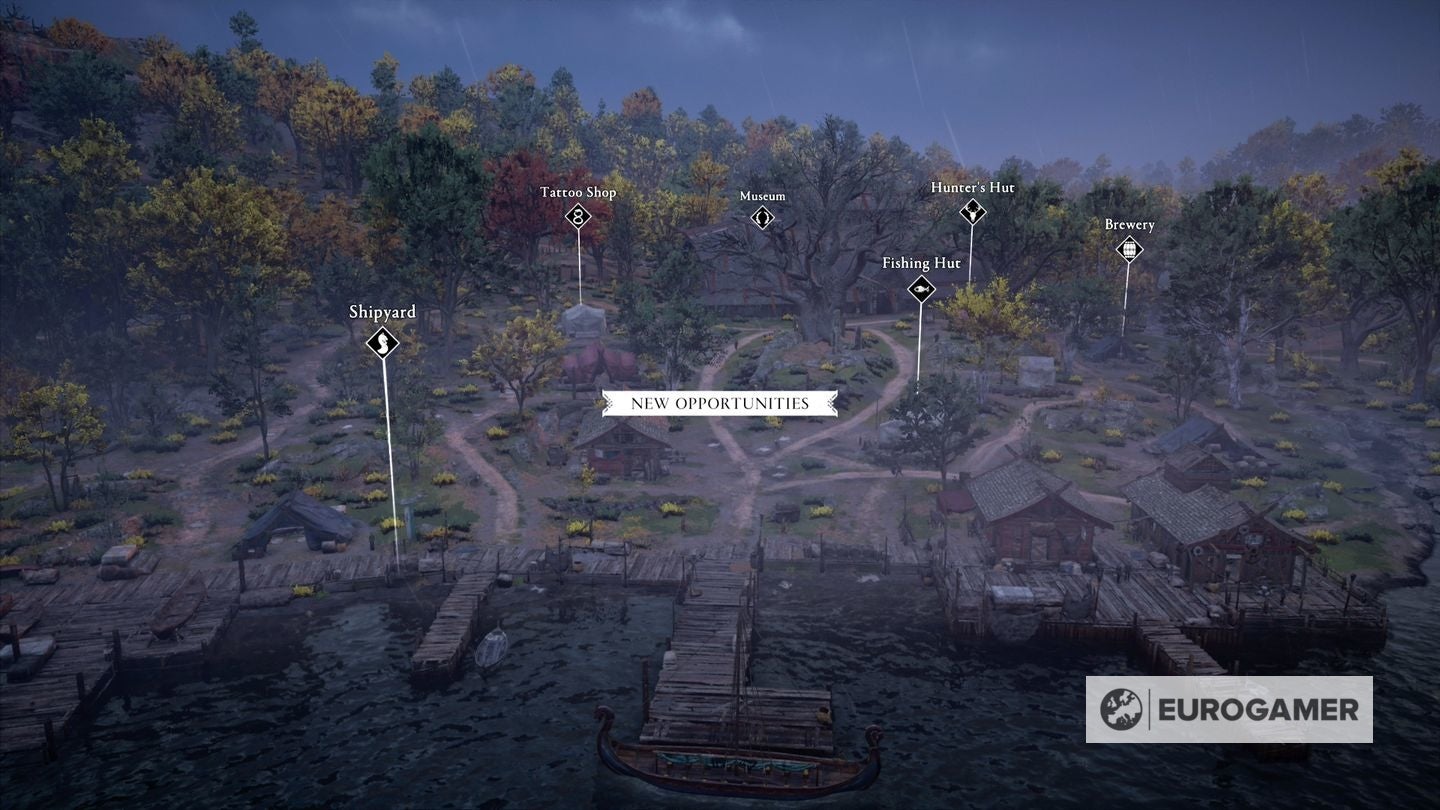The width and height of the screenshot is (1440, 810).
Task: Toggle the Brewery waypoint marker
Action: [1129, 249]
